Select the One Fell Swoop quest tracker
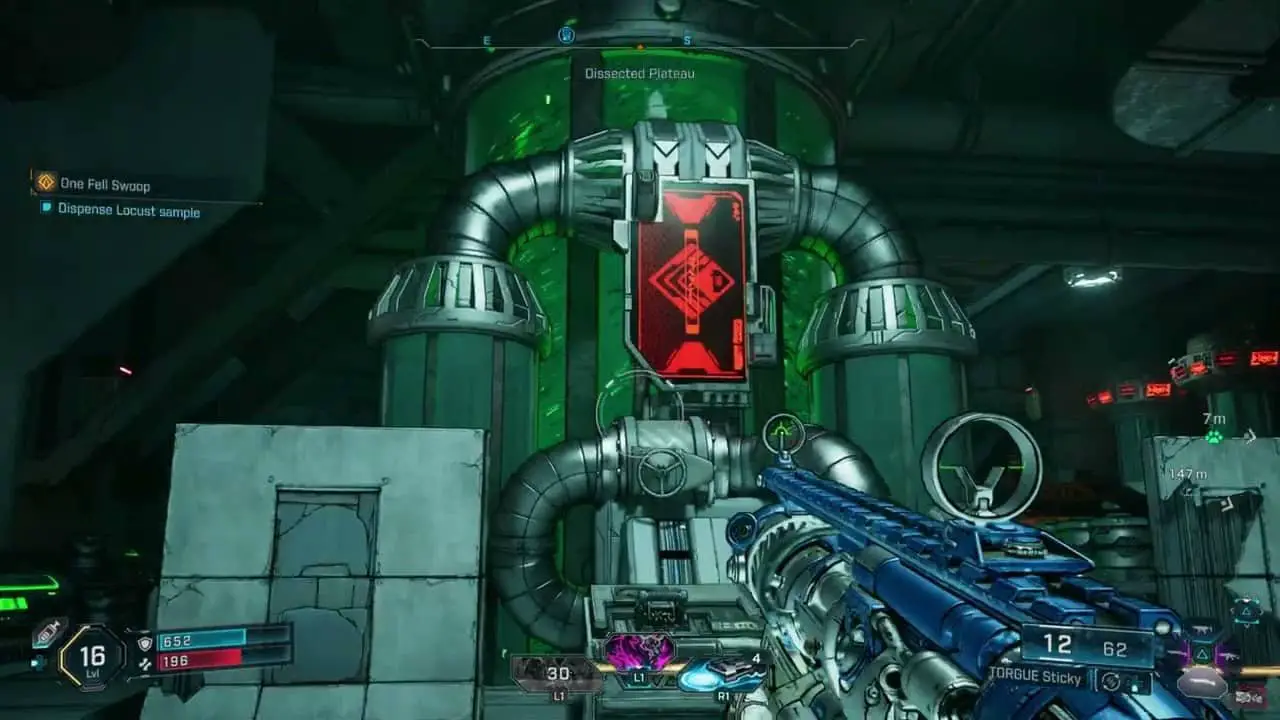The image size is (1280, 720). point(105,184)
